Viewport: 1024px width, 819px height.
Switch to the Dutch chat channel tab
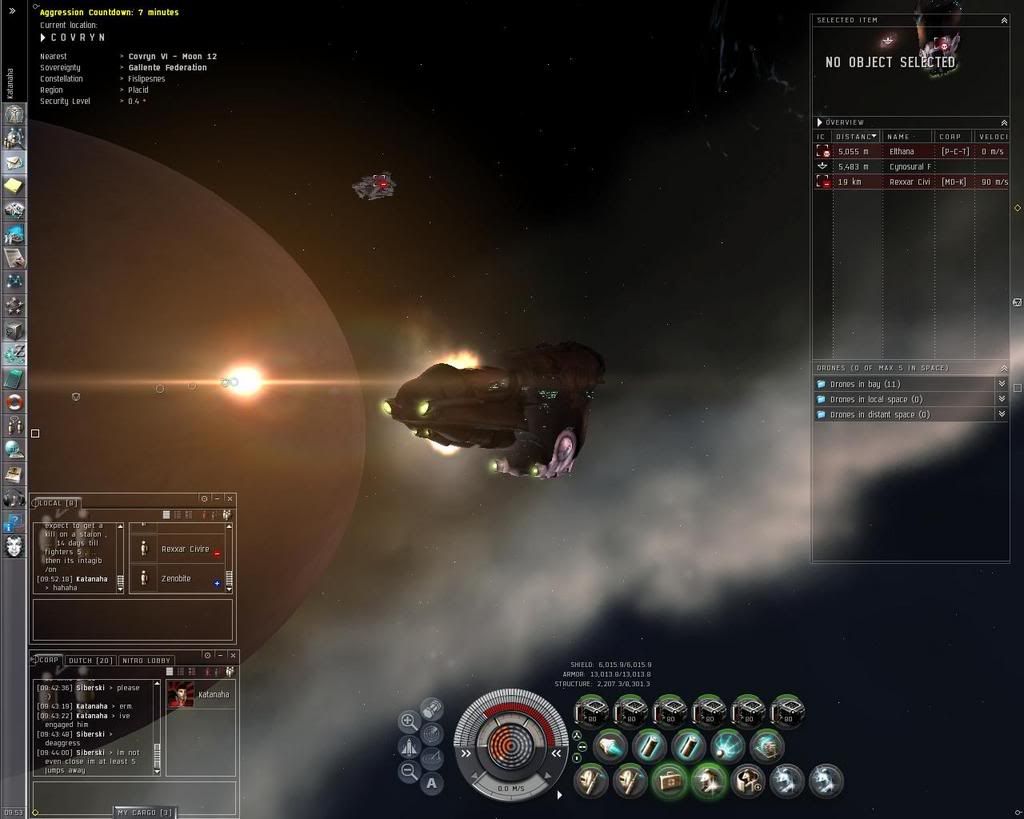(90, 661)
